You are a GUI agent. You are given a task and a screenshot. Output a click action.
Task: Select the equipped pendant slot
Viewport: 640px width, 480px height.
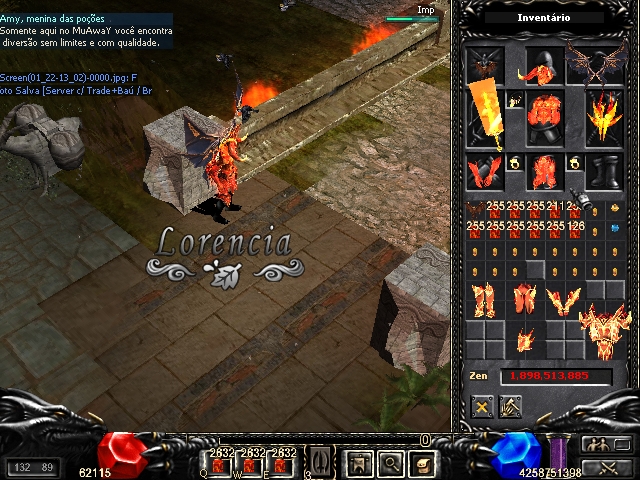(515, 101)
